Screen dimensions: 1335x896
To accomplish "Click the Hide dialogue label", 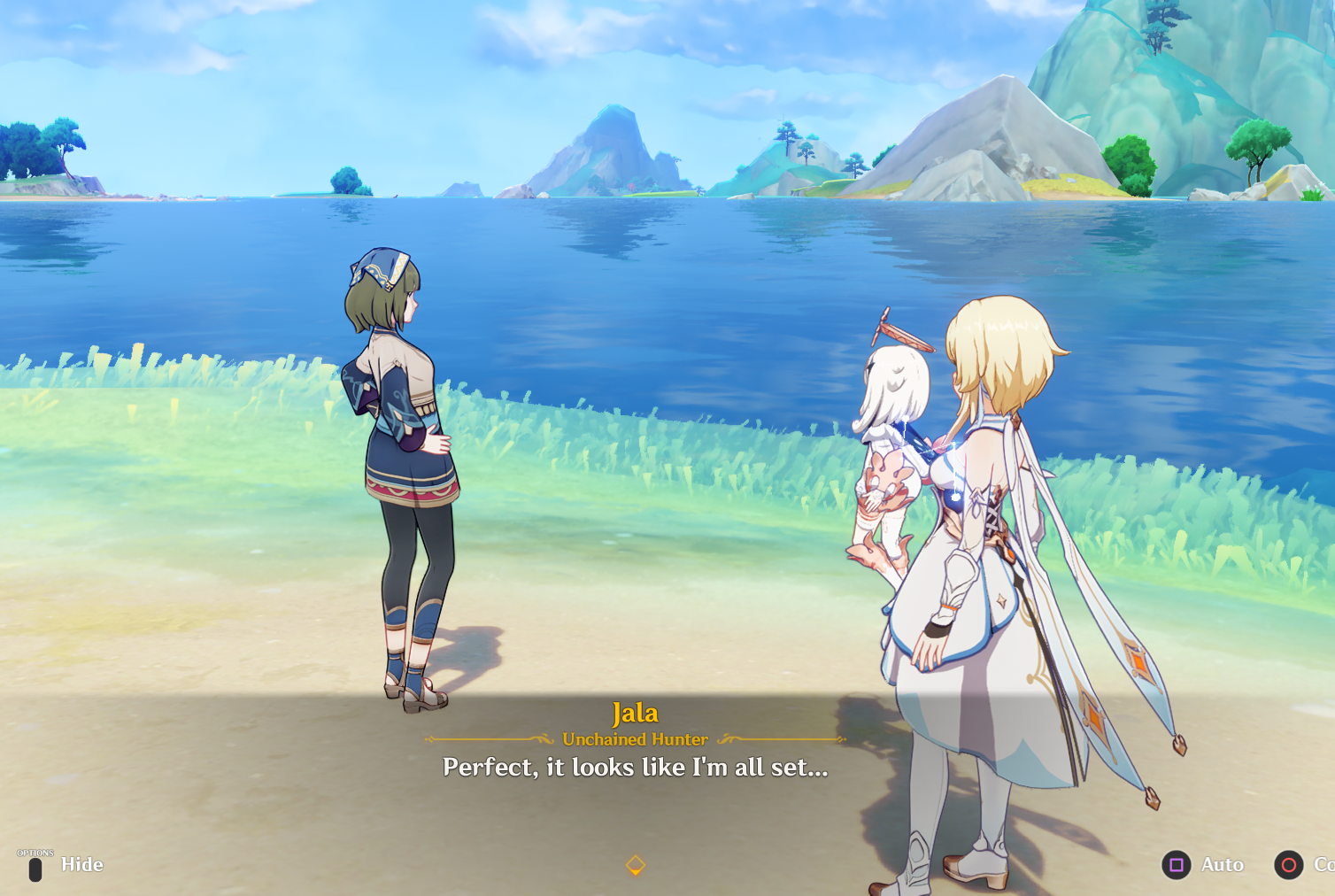I will pyautogui.click(x=81, y=865).
